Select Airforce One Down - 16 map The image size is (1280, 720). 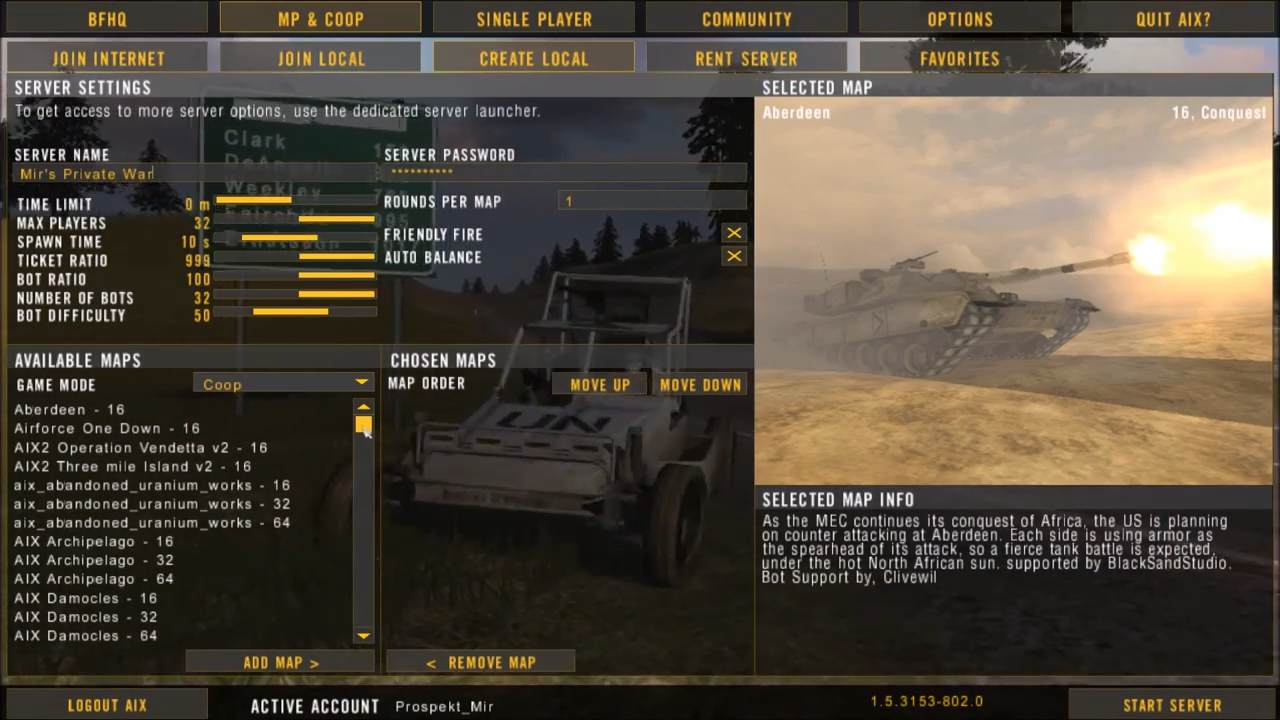coord(107,428)
